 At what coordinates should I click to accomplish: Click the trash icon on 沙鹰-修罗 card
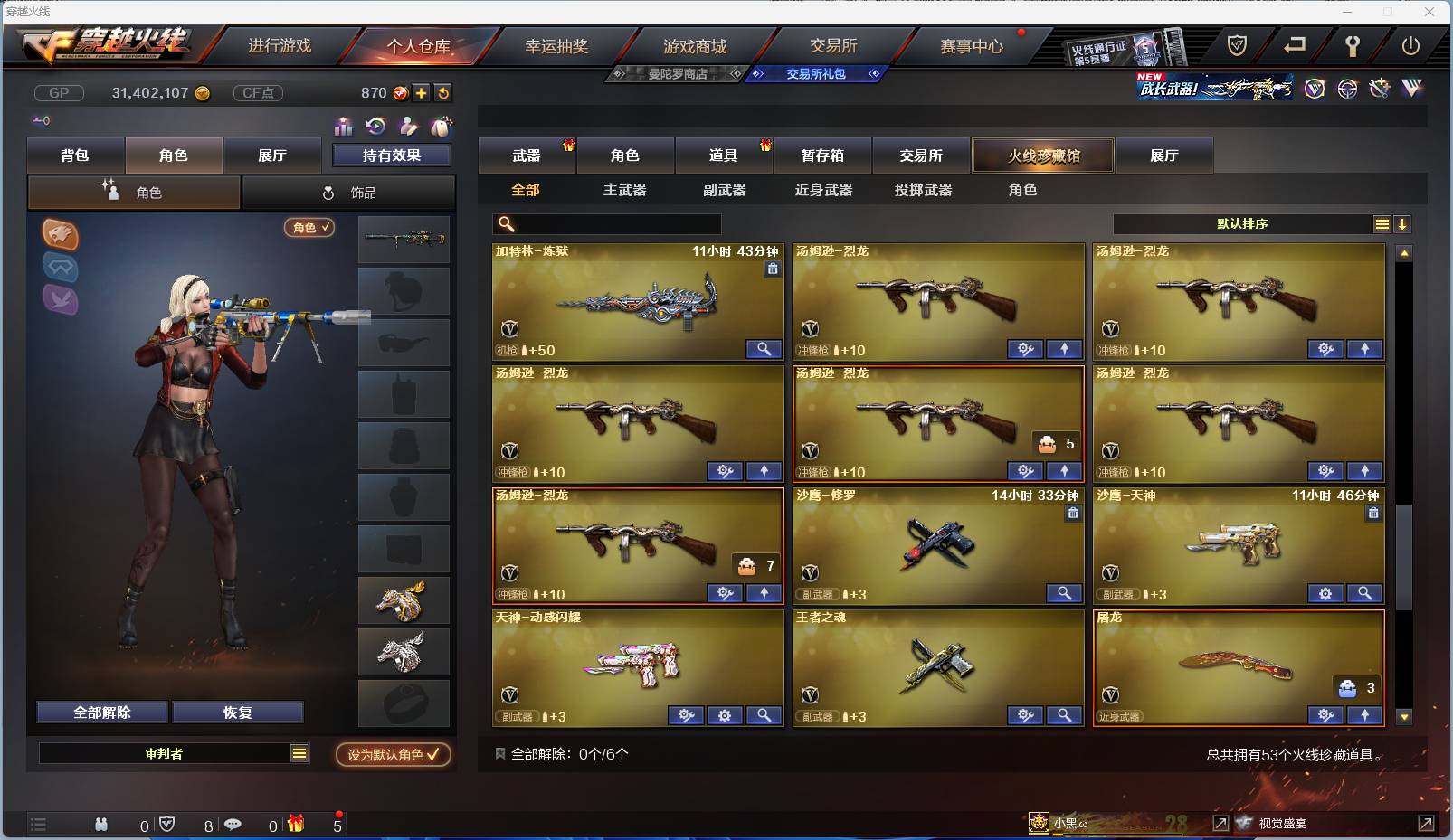click(x=1073, y=513)
